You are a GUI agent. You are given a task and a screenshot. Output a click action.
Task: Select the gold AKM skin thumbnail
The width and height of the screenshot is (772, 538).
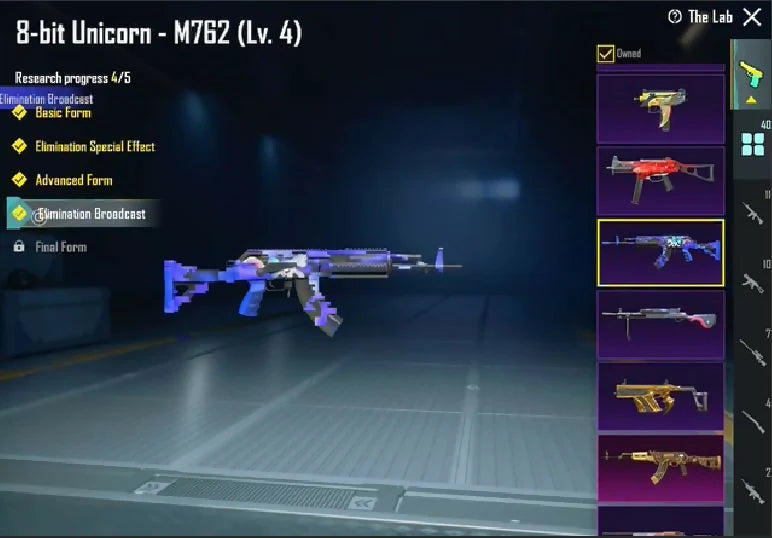click(660, 469)
